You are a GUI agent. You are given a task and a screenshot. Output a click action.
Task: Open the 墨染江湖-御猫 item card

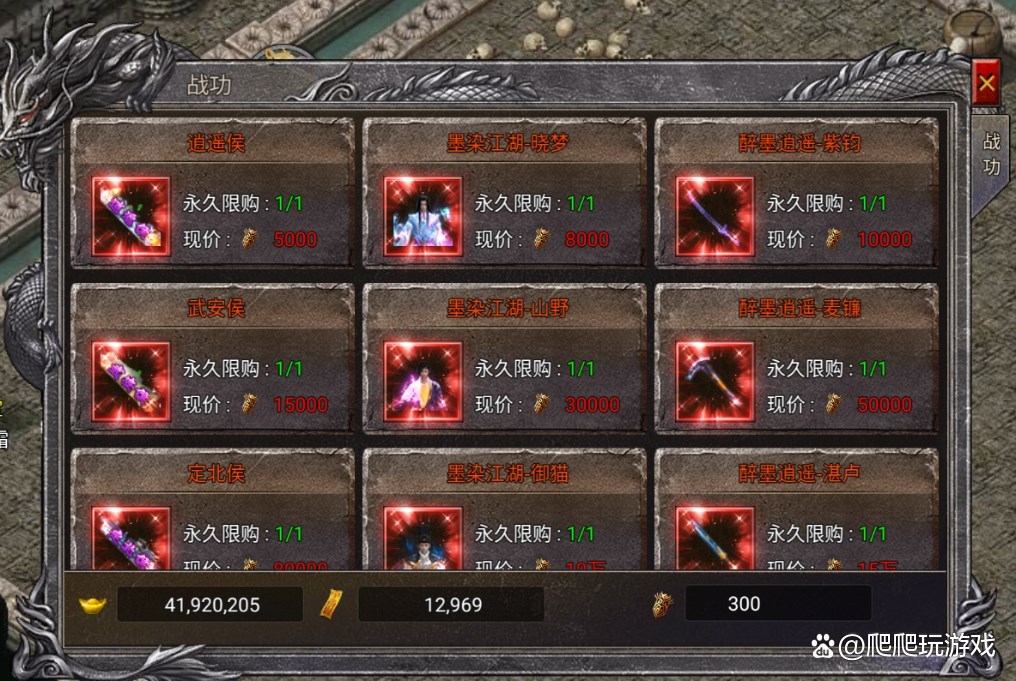504,510
